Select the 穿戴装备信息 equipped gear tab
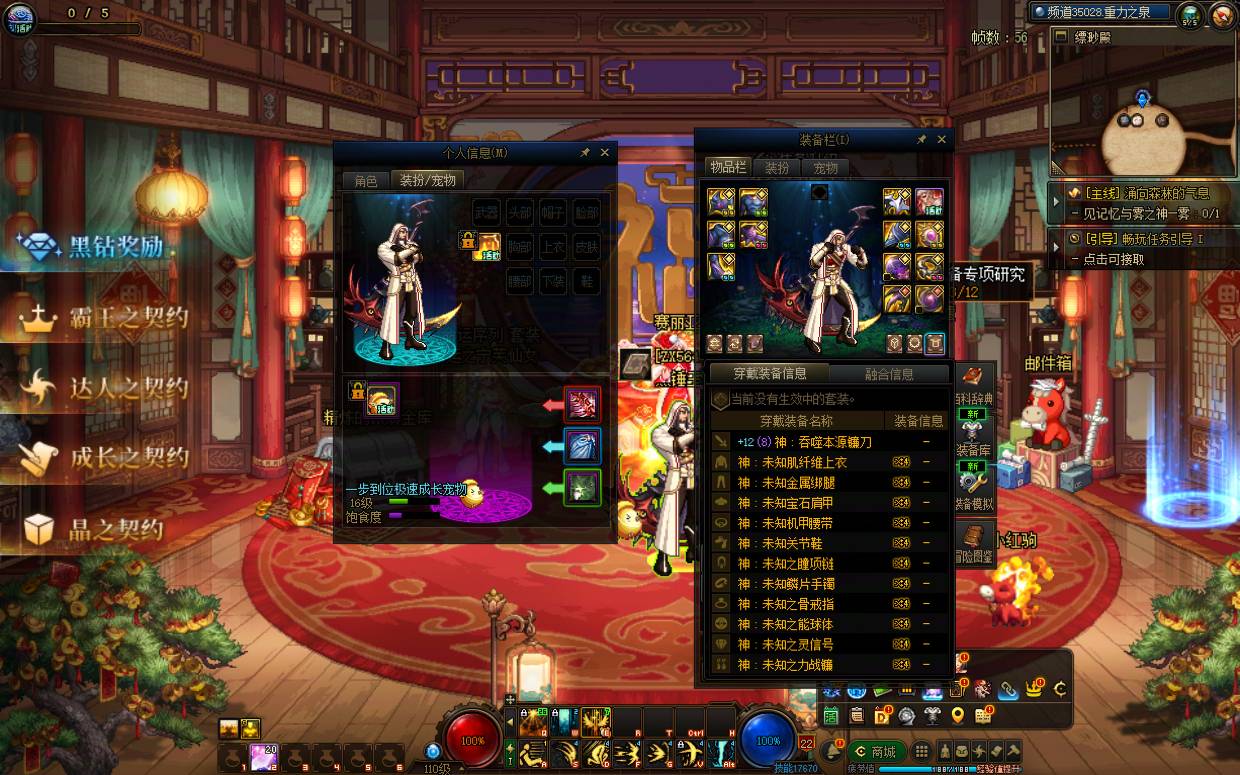This screenshot has width=1240, height=775. [x=770, y=374]
